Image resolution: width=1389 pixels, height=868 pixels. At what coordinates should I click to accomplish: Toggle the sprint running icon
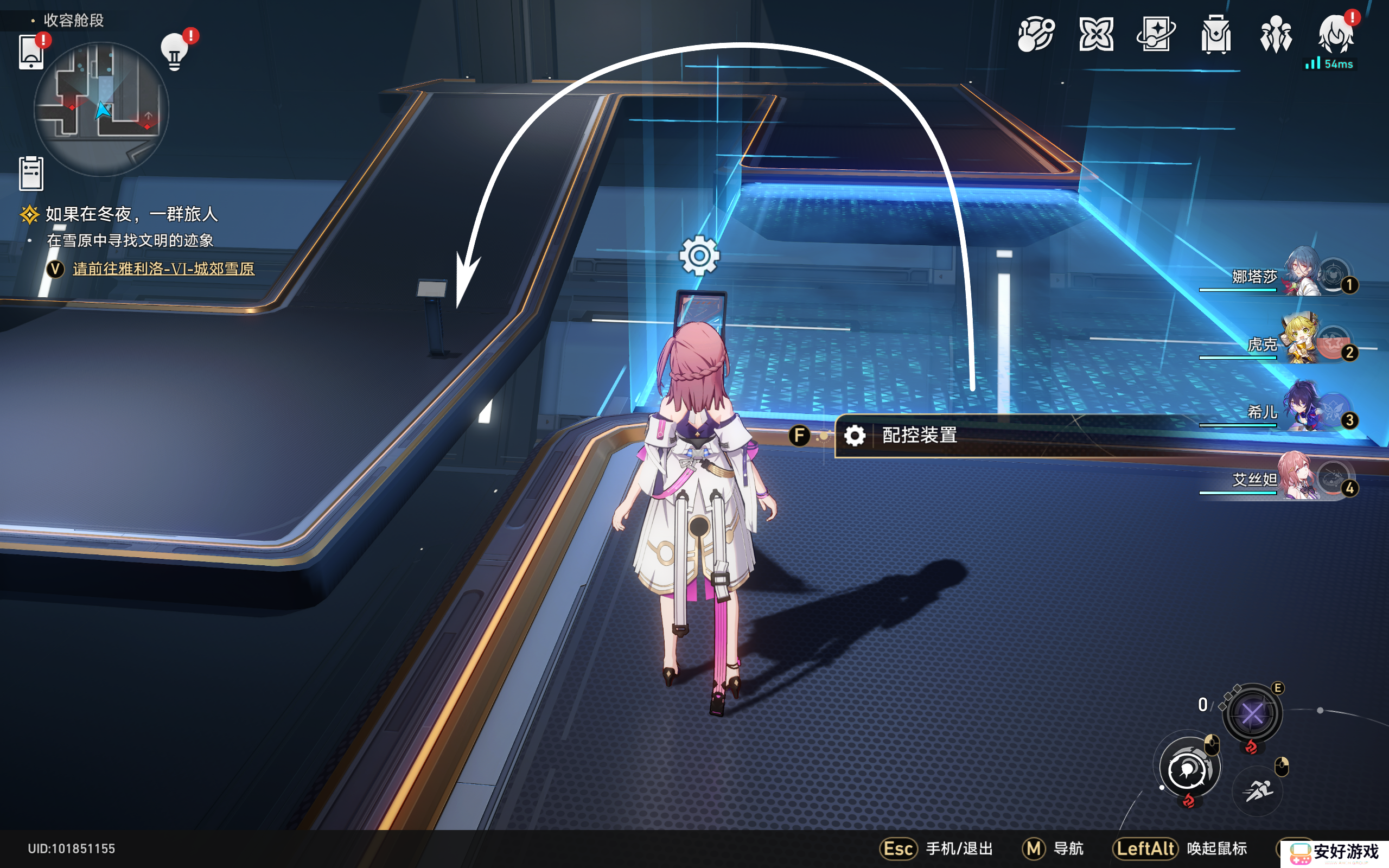[x=1258, y=791]
